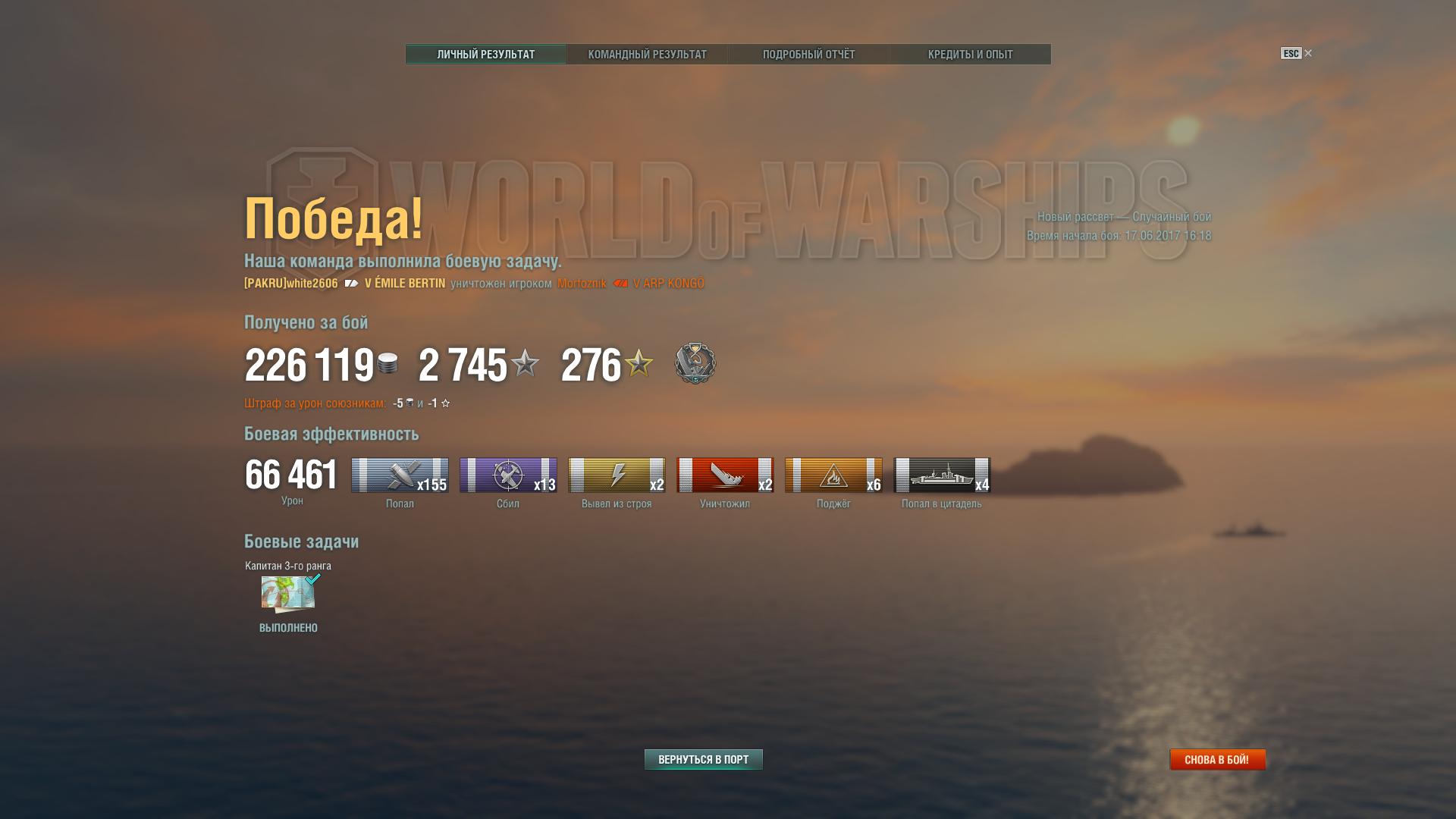
Task: Select the Сбил aircraft shot down ribbon
Action: click(x=508, y=475)
